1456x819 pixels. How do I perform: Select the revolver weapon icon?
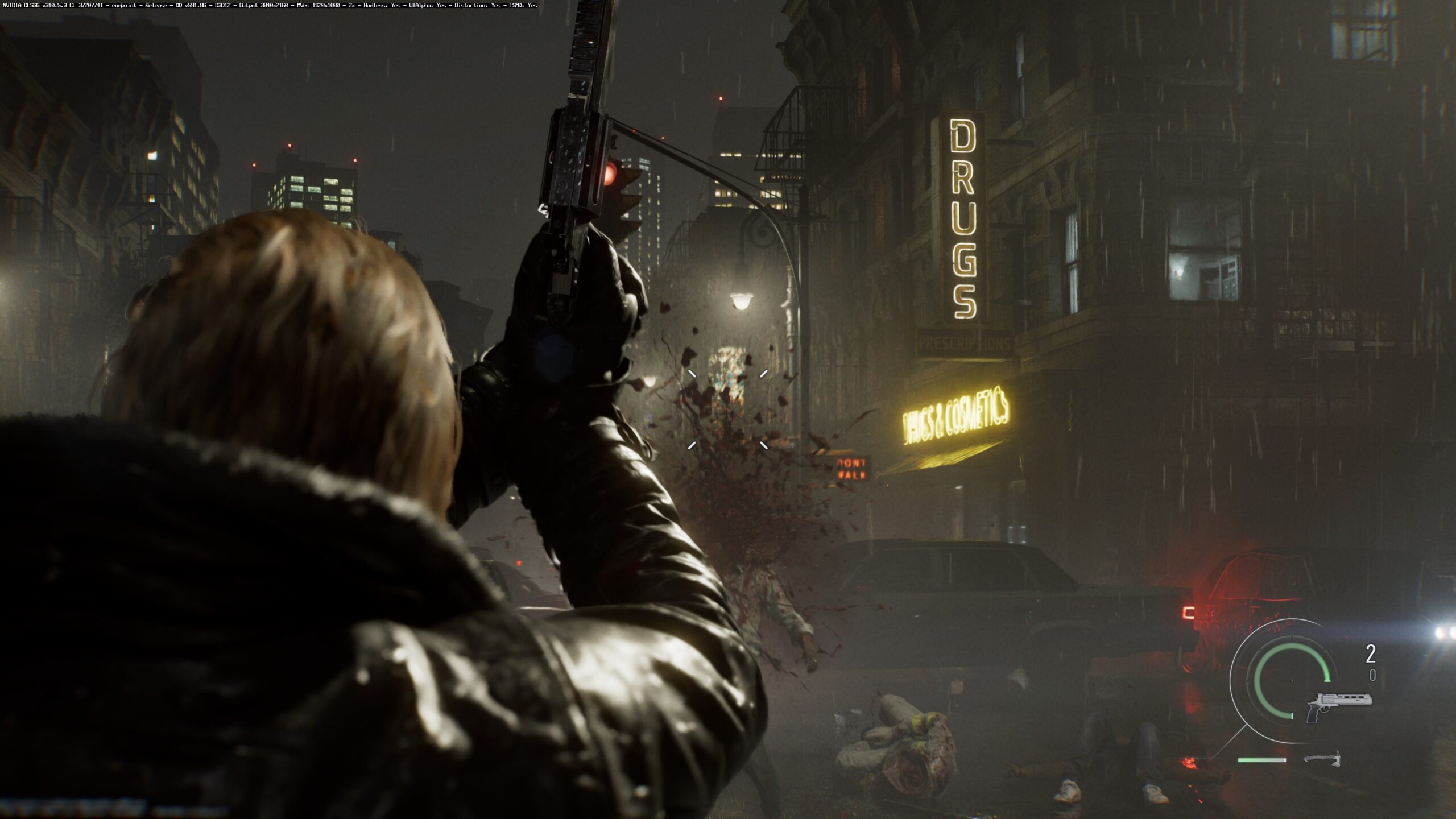(1338, 706)
